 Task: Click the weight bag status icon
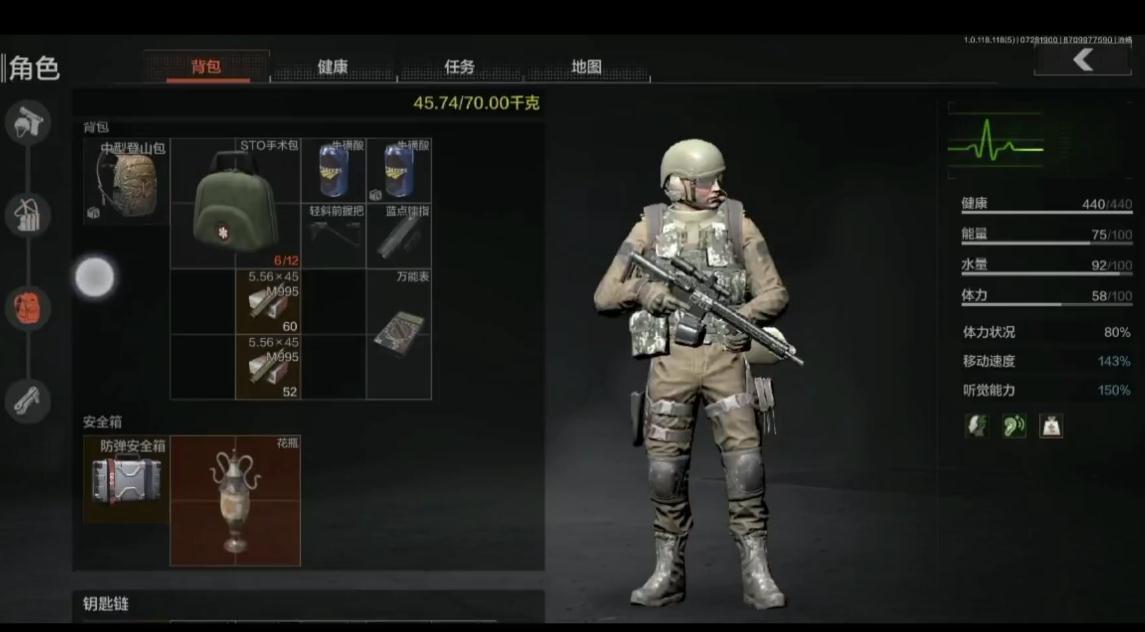click(1050, 426)
